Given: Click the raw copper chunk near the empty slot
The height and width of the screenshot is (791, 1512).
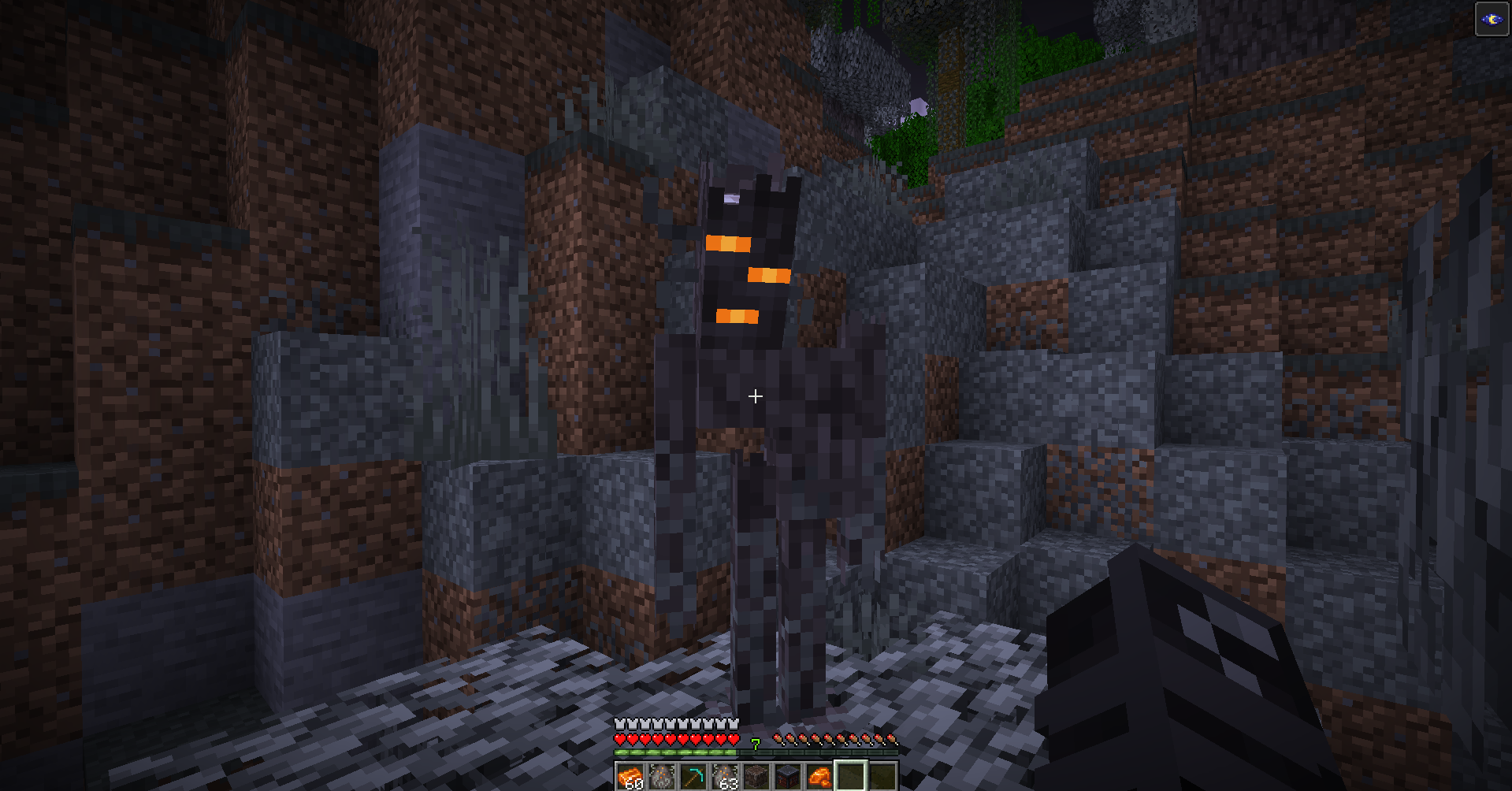Looking at the screenshot, I should [819, 776].
